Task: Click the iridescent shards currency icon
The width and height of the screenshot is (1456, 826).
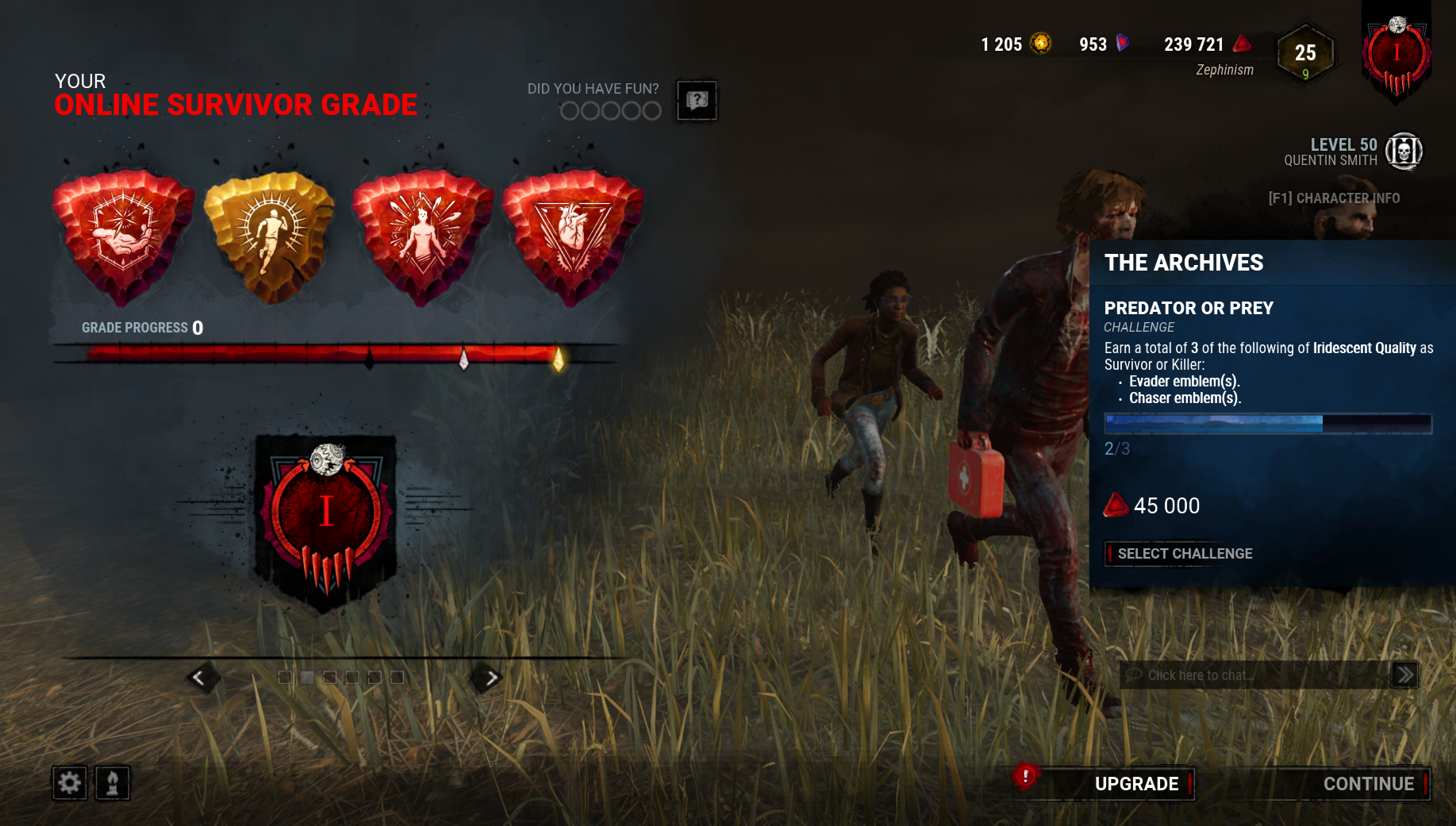Action: (1121, 44)
